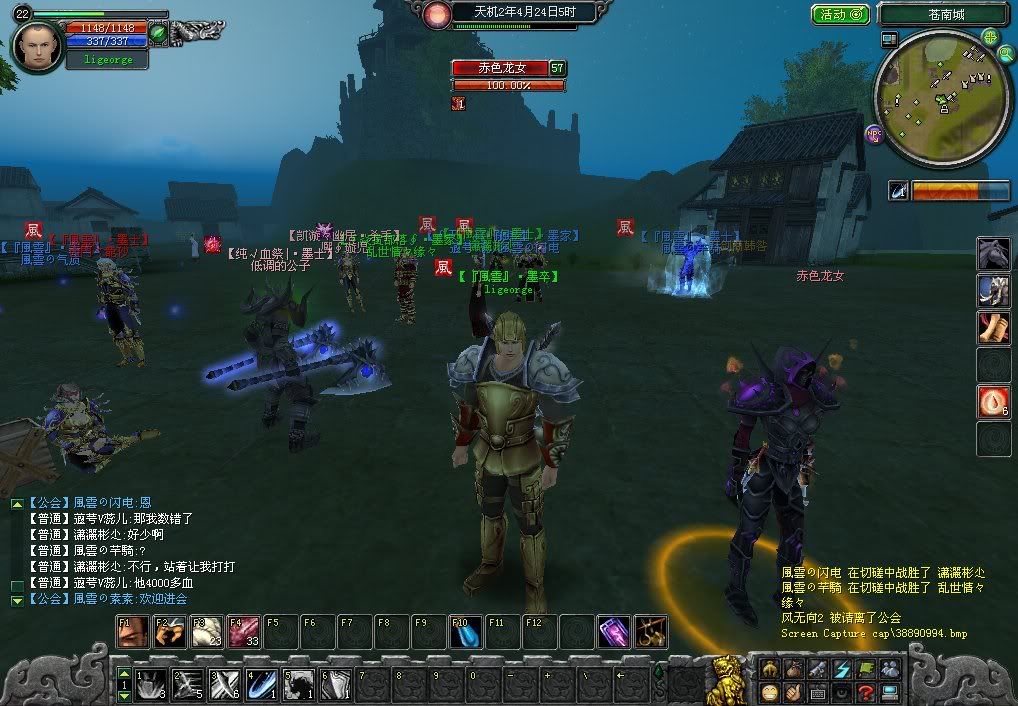Activate the red fire orb slot
Viewport: 1018px width, 706px height.
tap(993, 402)
